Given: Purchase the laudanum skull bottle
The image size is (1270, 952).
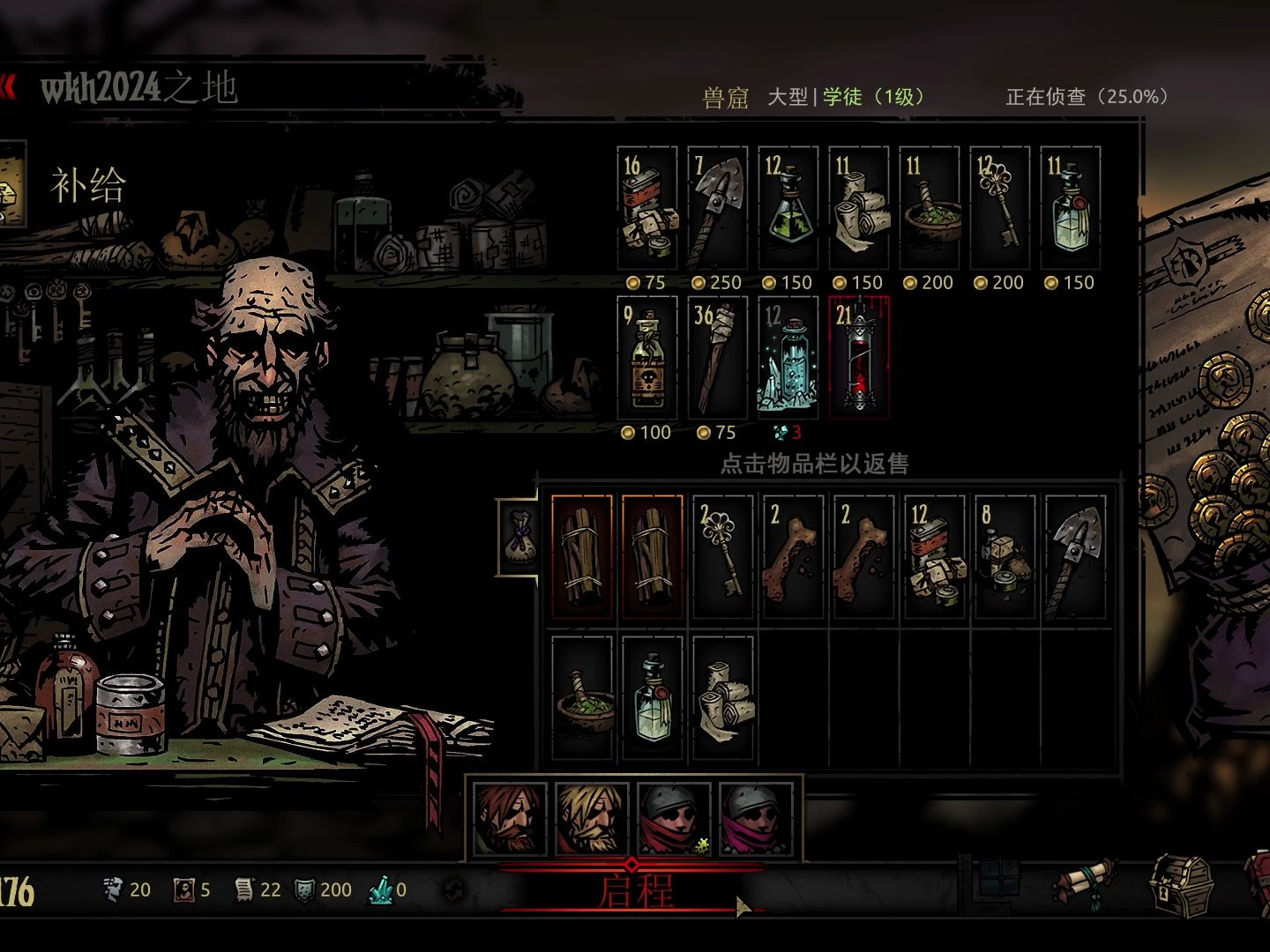Looking at the screenshot, I should pyautogui.click(x=647, y=359).
